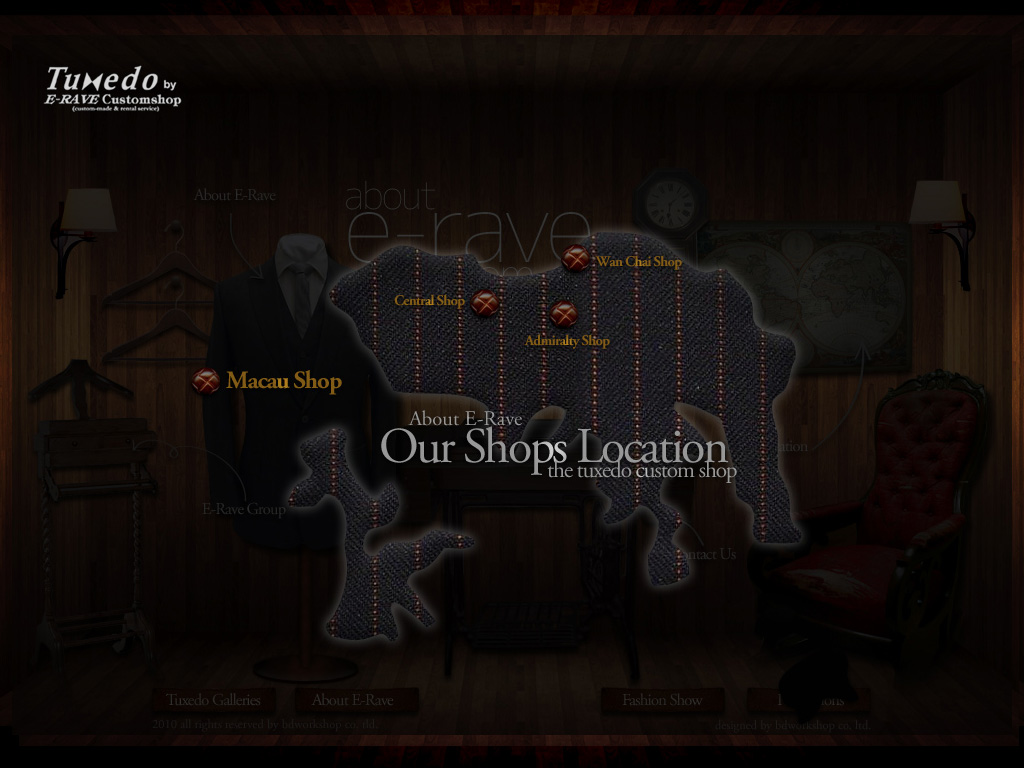Open the Central Shop marker
The width and height of the screenshot is (1024, 768).
[x=485, y=302]
